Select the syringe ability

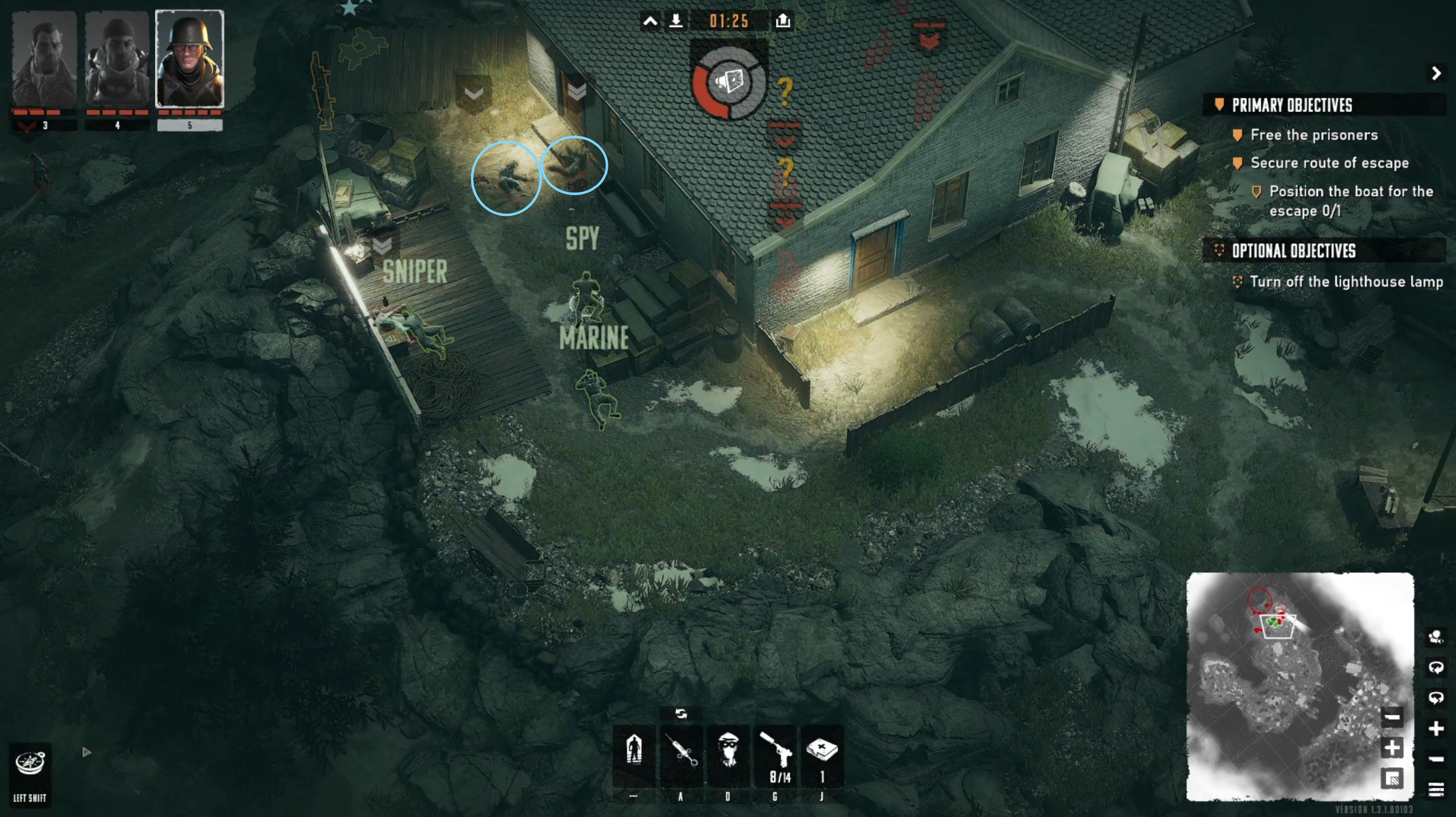pyautogui.click(x=681, y=752)
